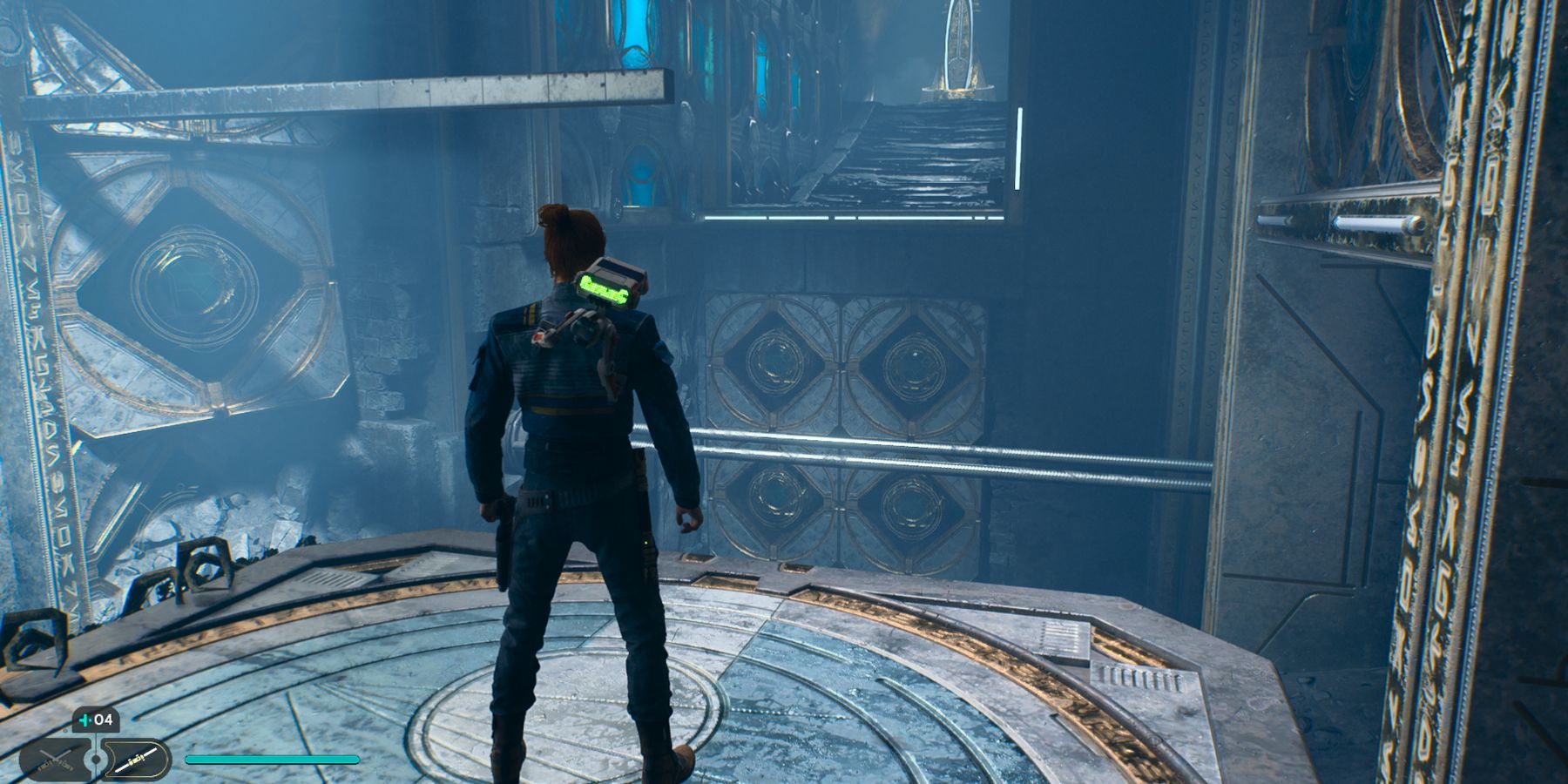1568x784 pixels.
Task: Click the distant glowing doorway monolith
Action: 960,48
